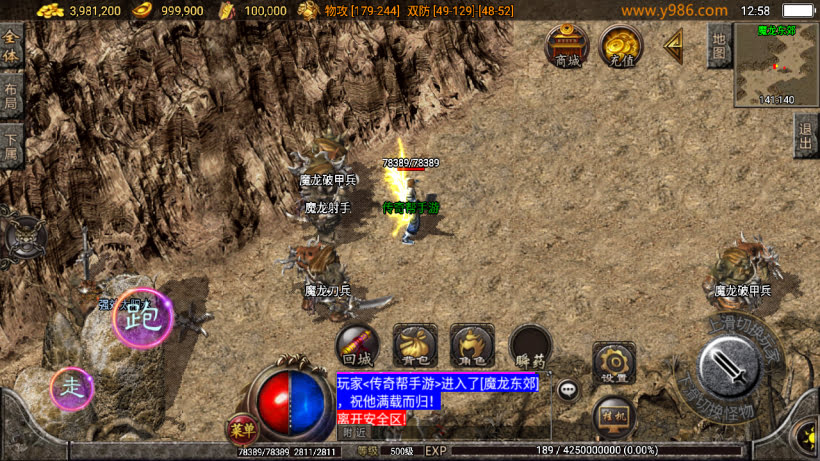Screen dimensions: 820x461
Task: Select the 全体 tab
Action: [11, 47]
